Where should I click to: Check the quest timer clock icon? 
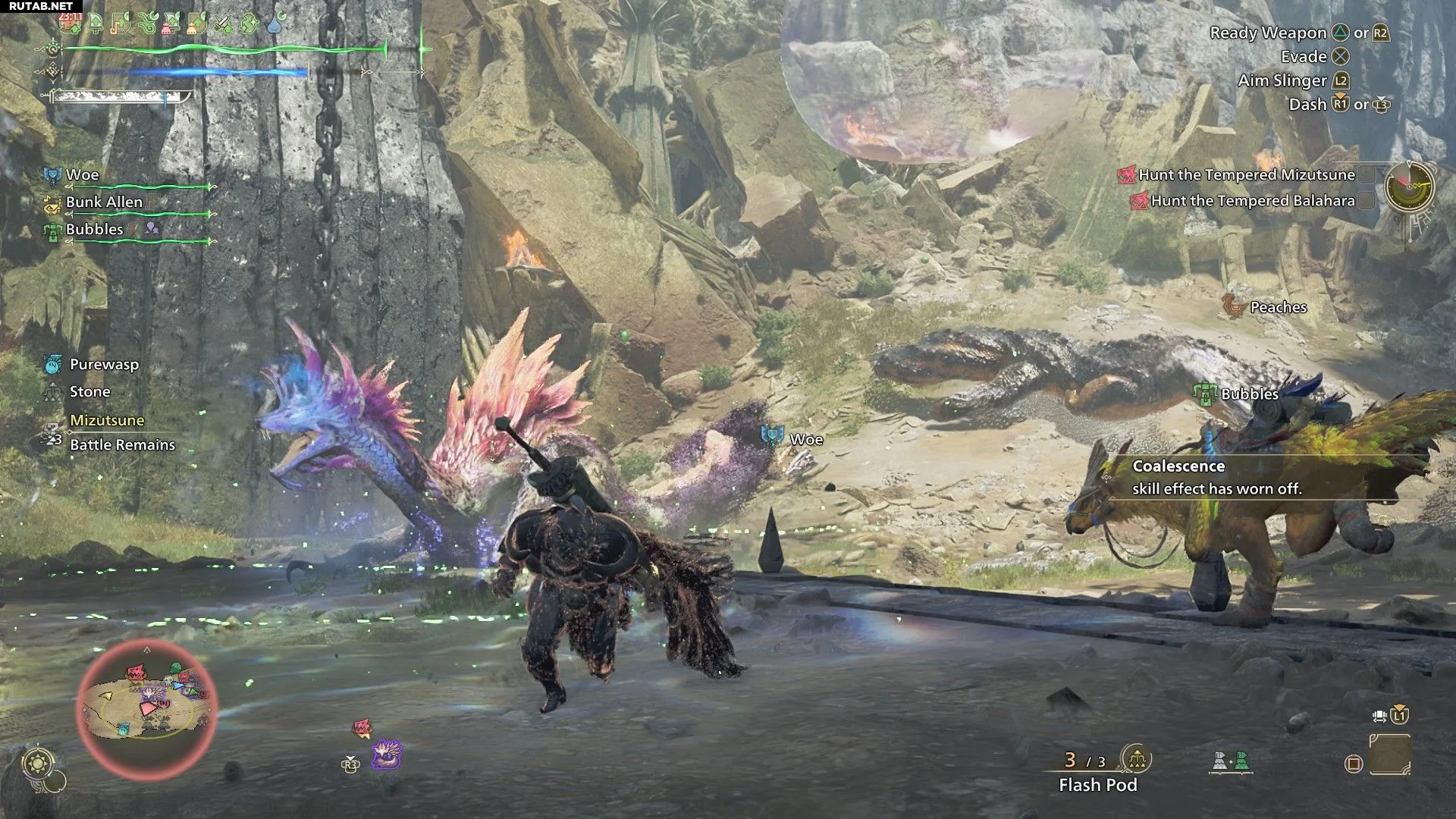[1409, 187]
